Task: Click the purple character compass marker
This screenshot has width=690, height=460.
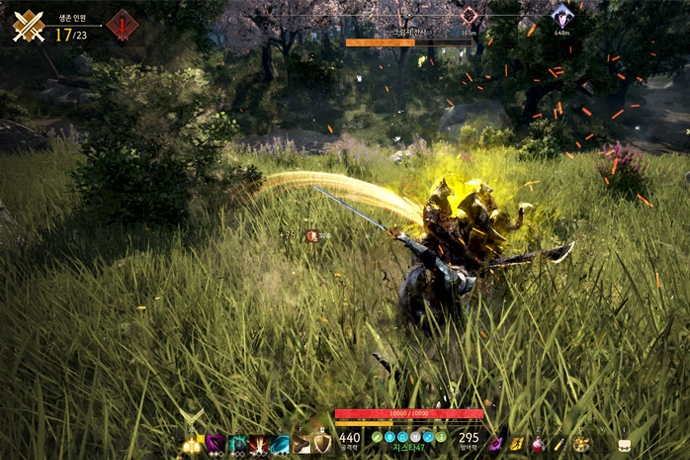Action: 562,15
